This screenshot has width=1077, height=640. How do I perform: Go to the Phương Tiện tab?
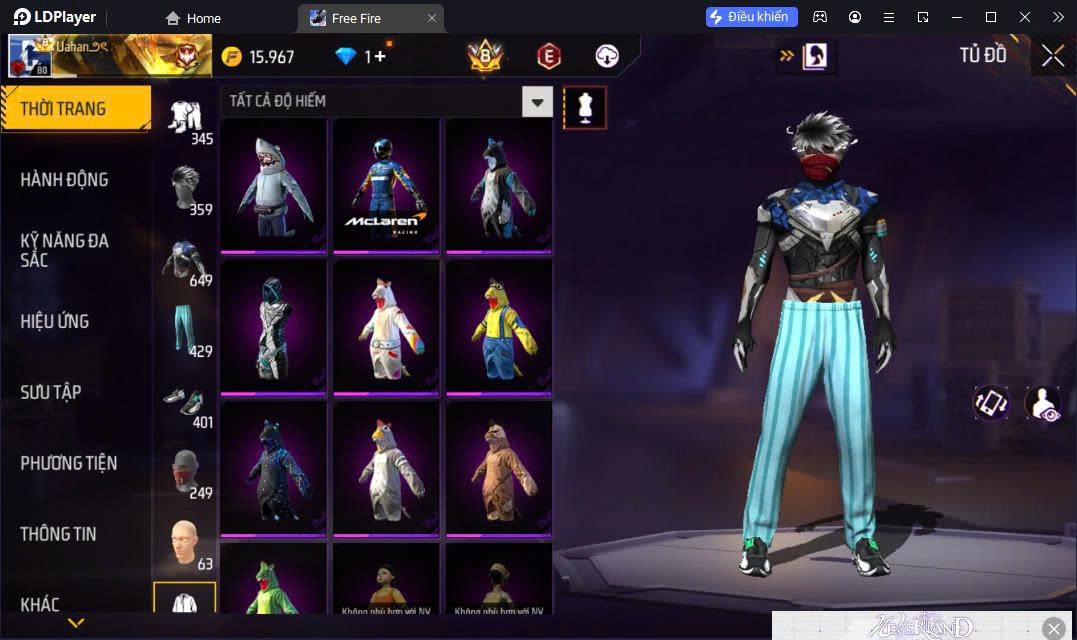(x=68, y=463)
